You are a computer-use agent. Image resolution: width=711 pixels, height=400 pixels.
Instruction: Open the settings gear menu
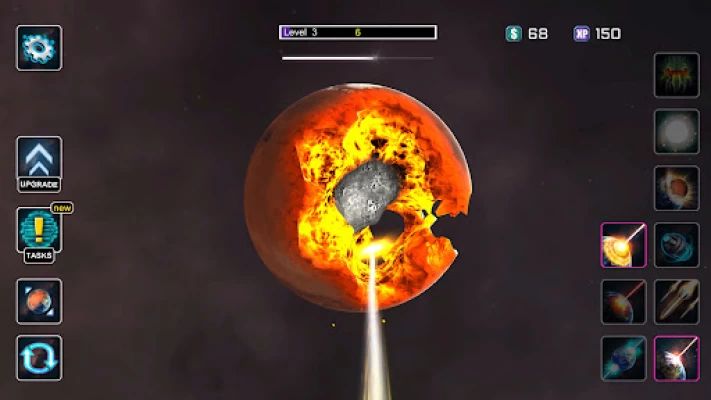point(39,47)
